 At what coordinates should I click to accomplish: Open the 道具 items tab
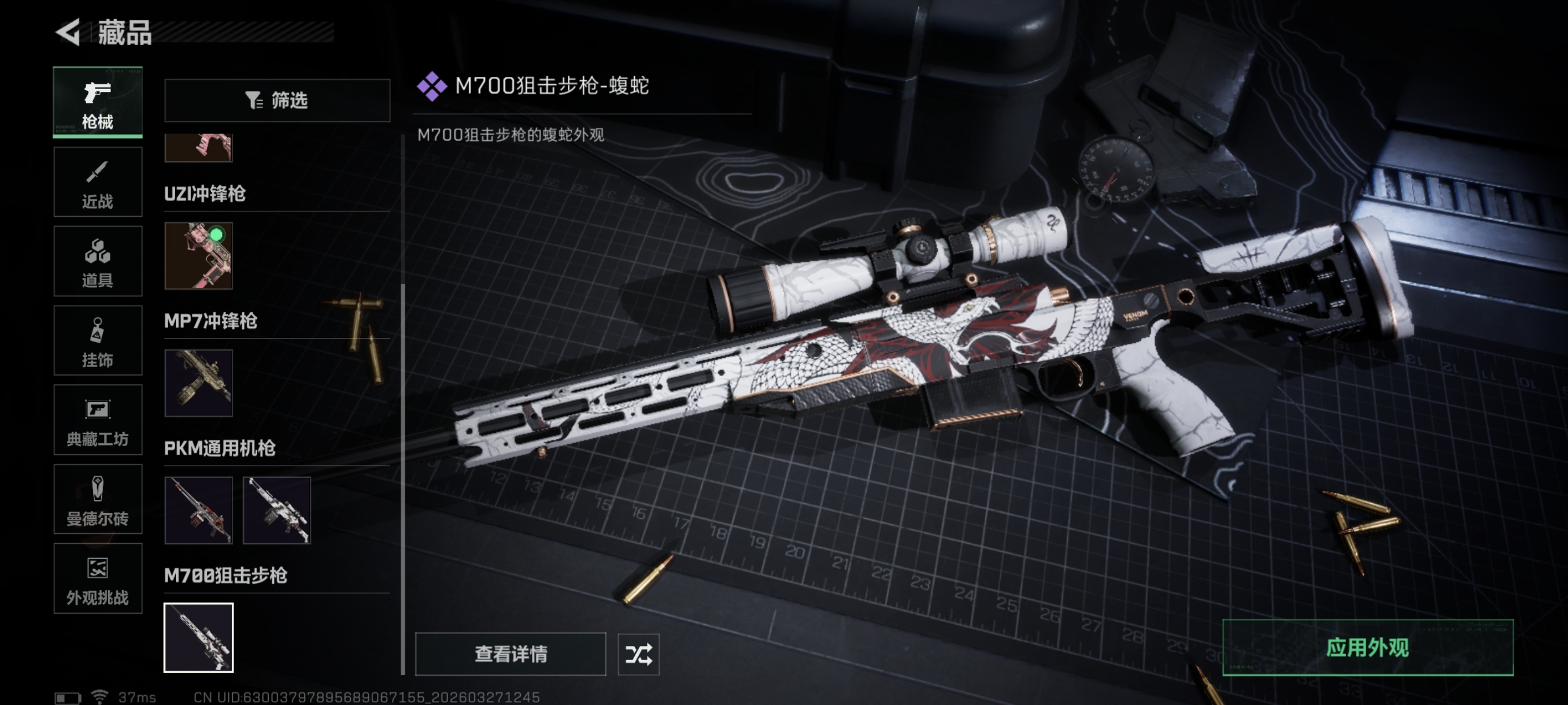[97, 261]
